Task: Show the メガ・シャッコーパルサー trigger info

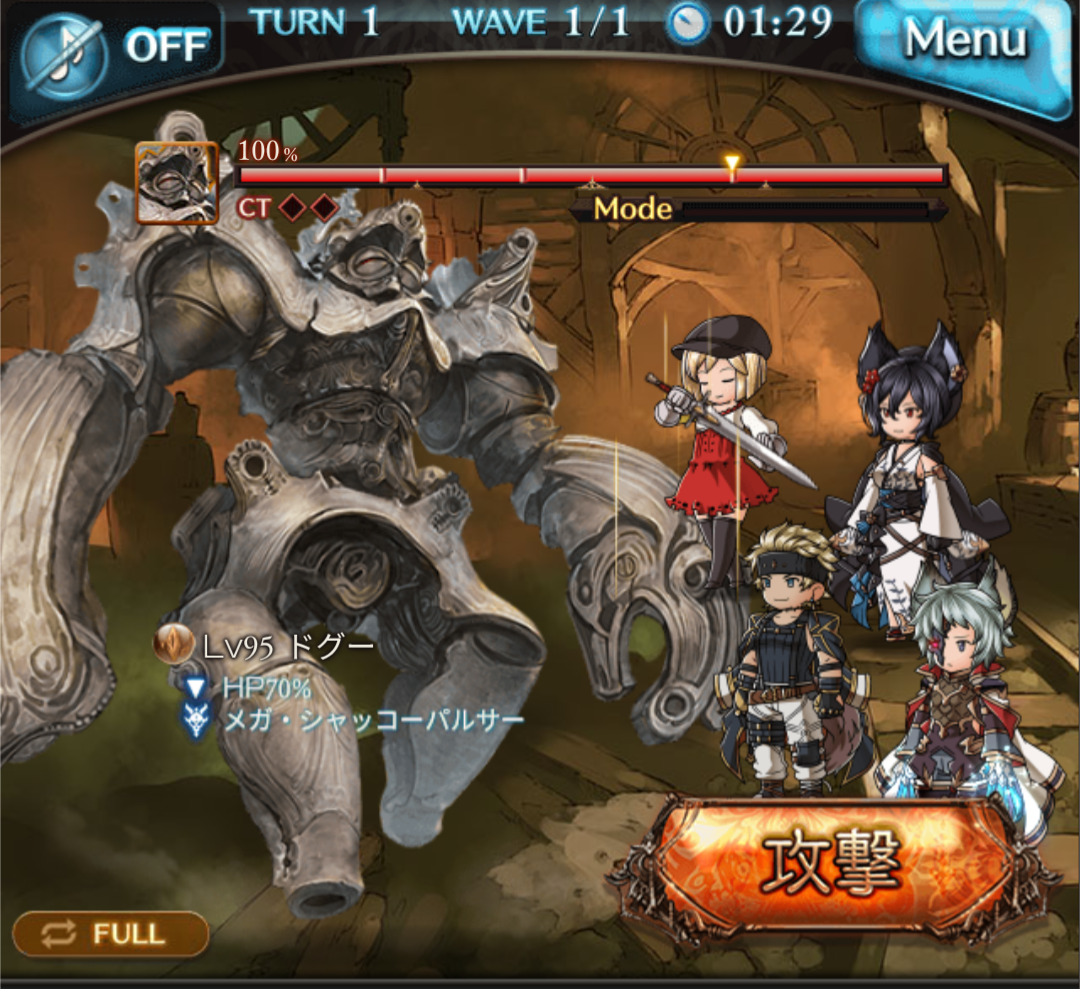Action: point(371,719)
